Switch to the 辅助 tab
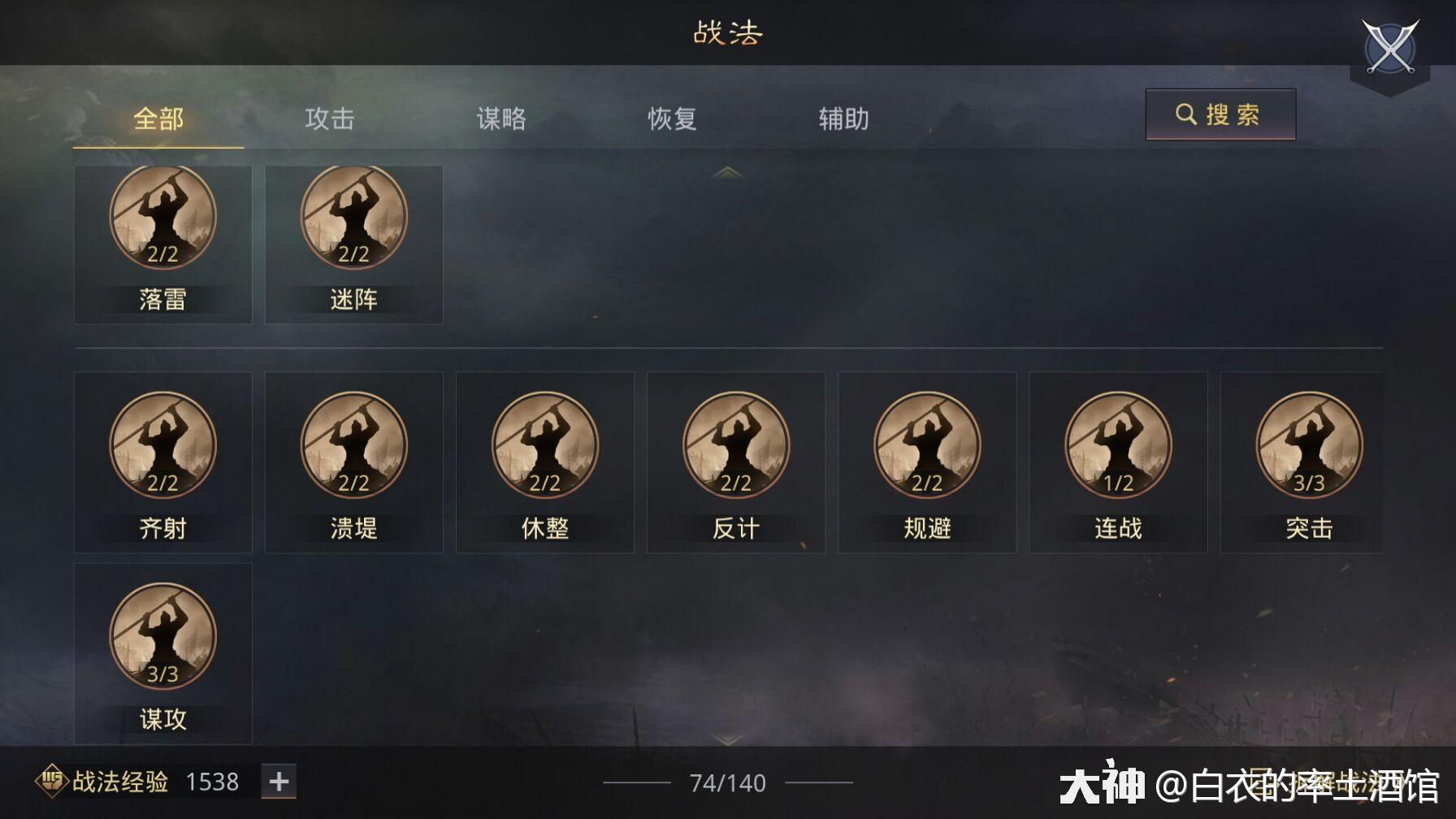1456x819 pixels. pos(843,119)
